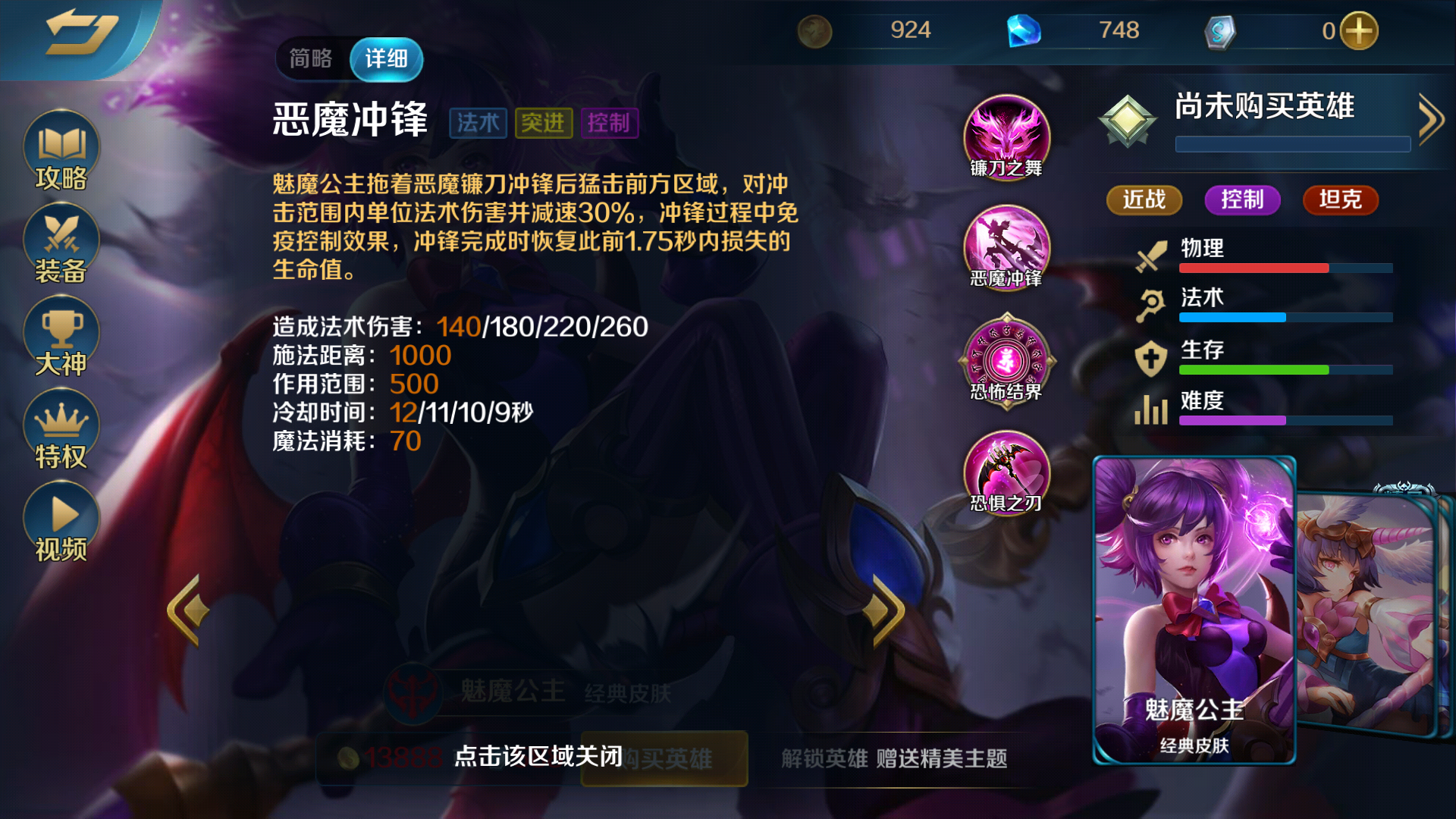Screen dimensions: 1456x819
Task: Switch to the 详细 tab
Action: [388, 58]
